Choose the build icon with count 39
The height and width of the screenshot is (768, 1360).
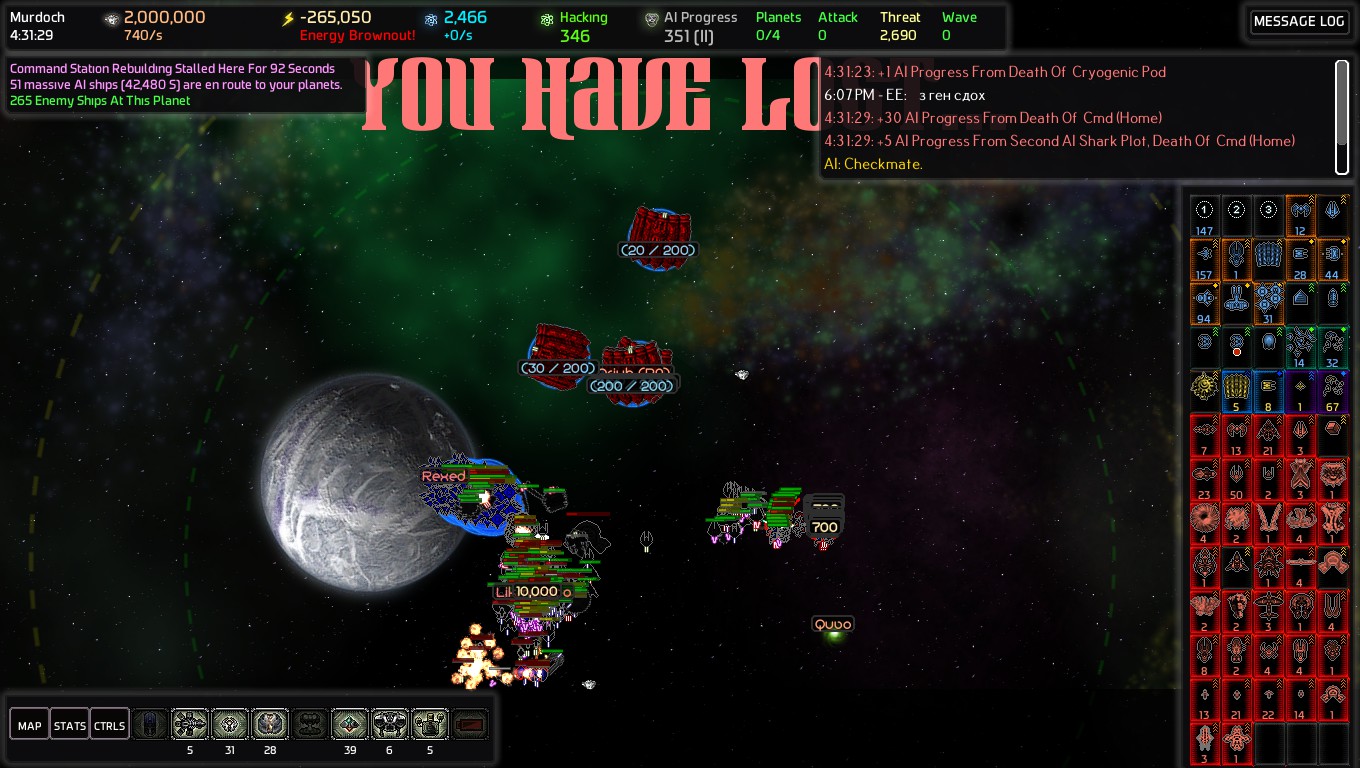click(350, 725)
